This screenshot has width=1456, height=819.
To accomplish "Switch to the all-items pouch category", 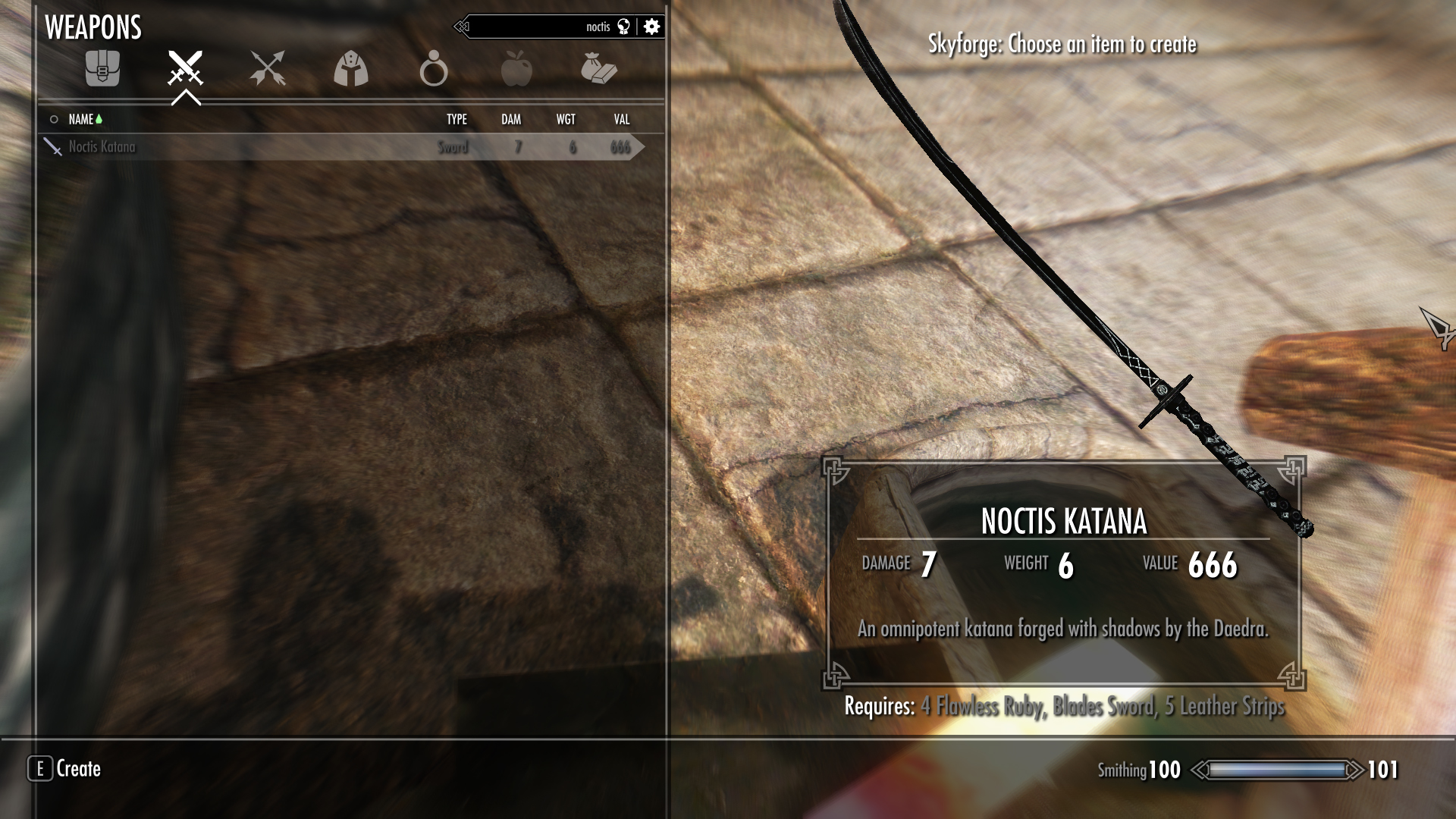I will [x=102, y=69].
